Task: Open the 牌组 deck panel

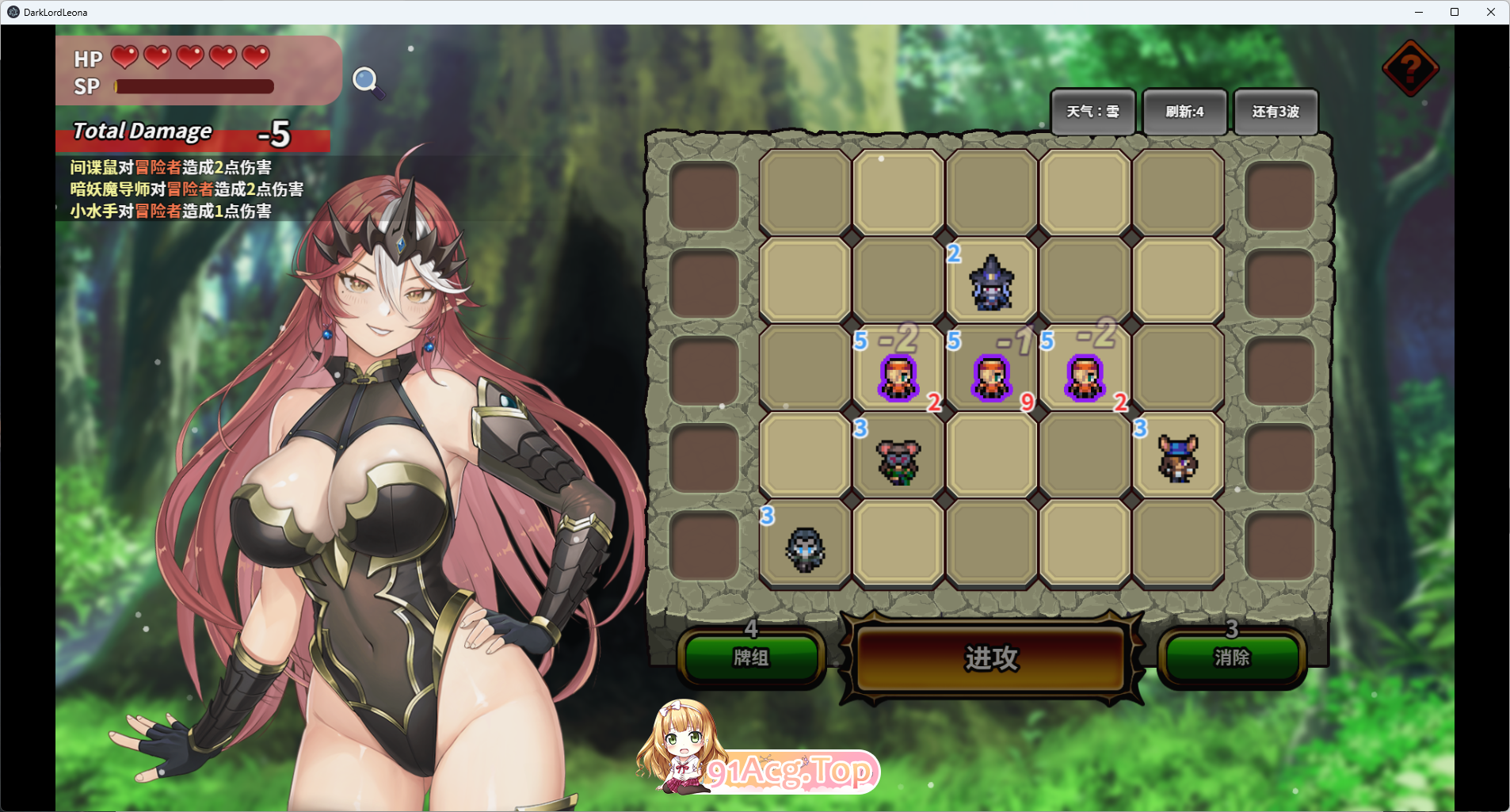Action: click(752, 658)
